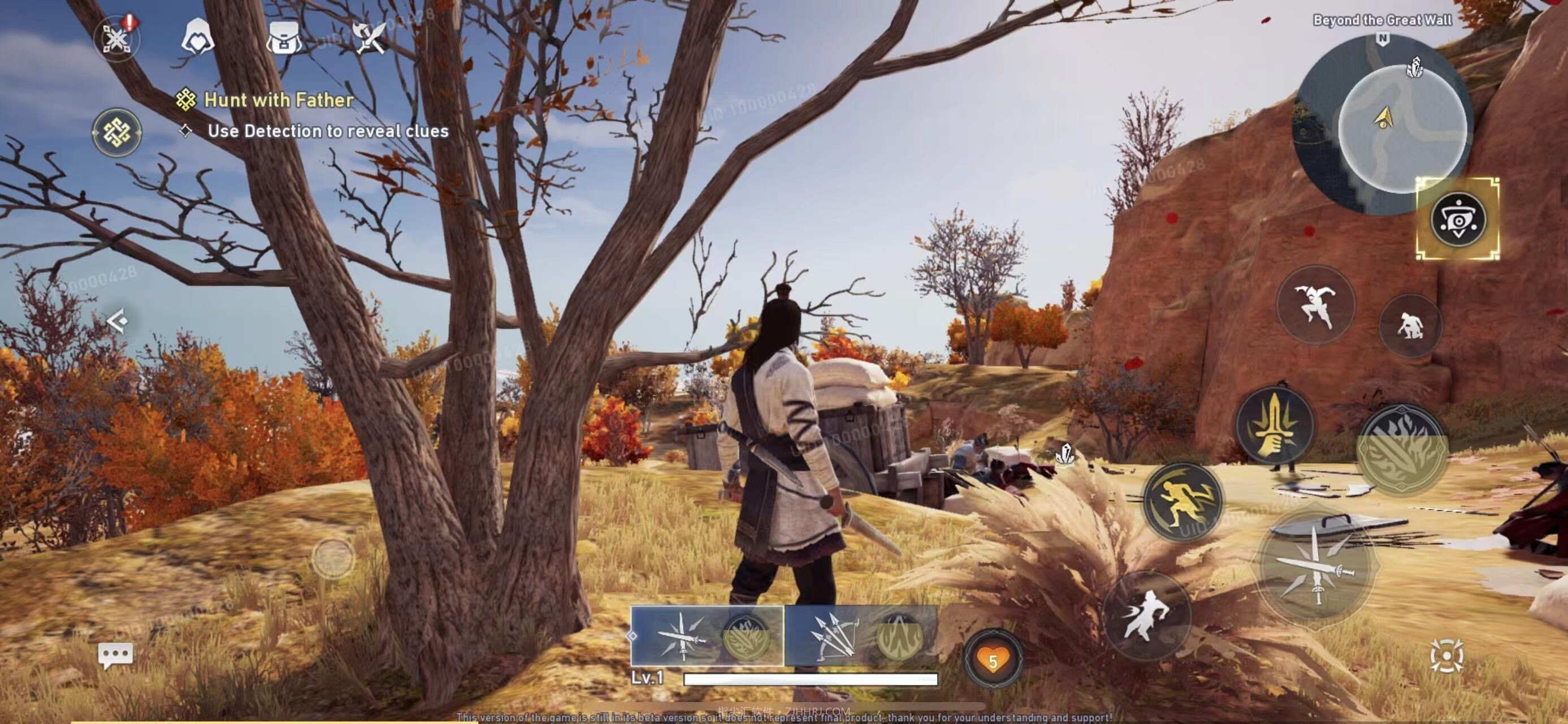
Task: Tap the gold knot quest emblem button
Action: point(117,132)
